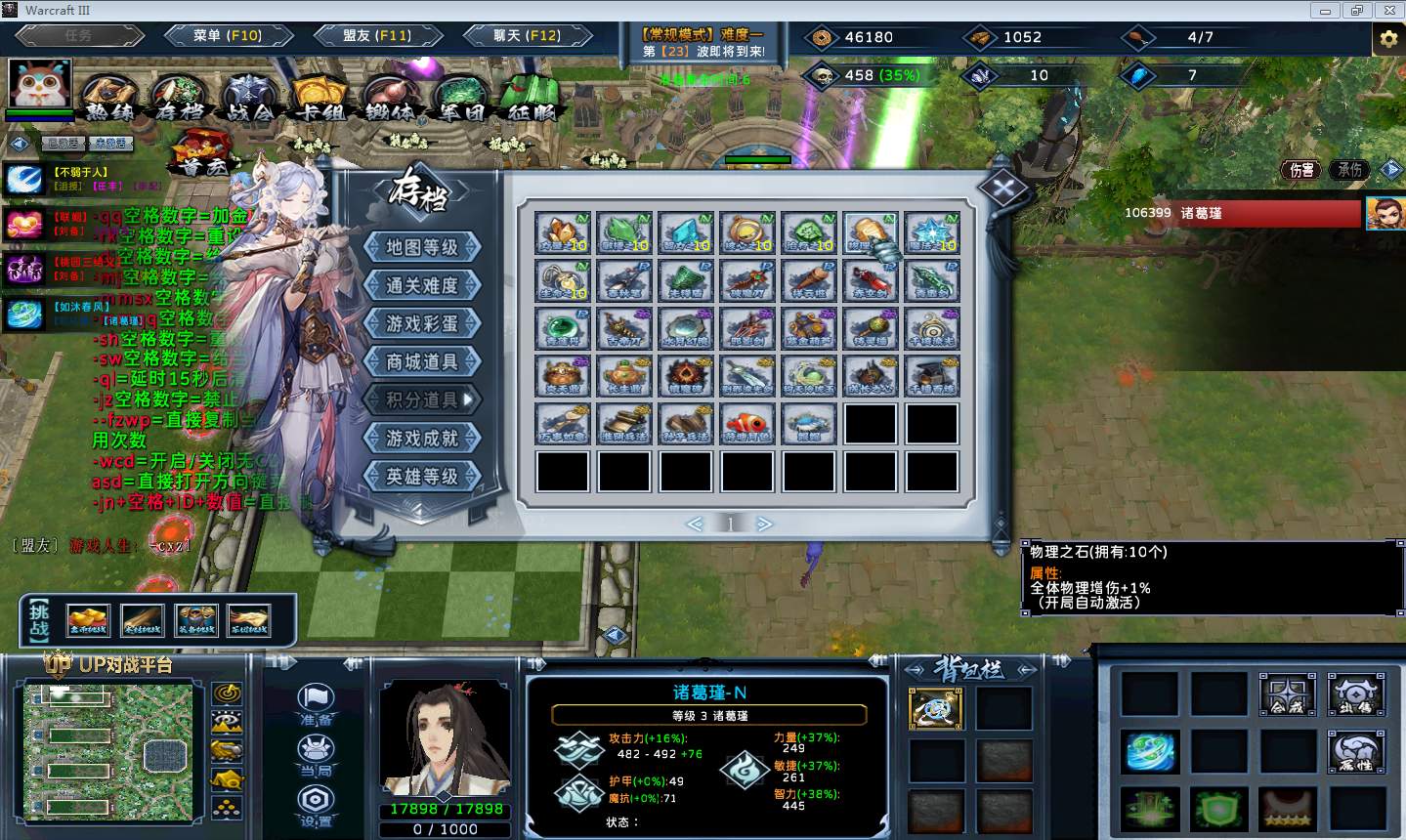
Task: Click the minimap
Action: (x=108, y=750)
